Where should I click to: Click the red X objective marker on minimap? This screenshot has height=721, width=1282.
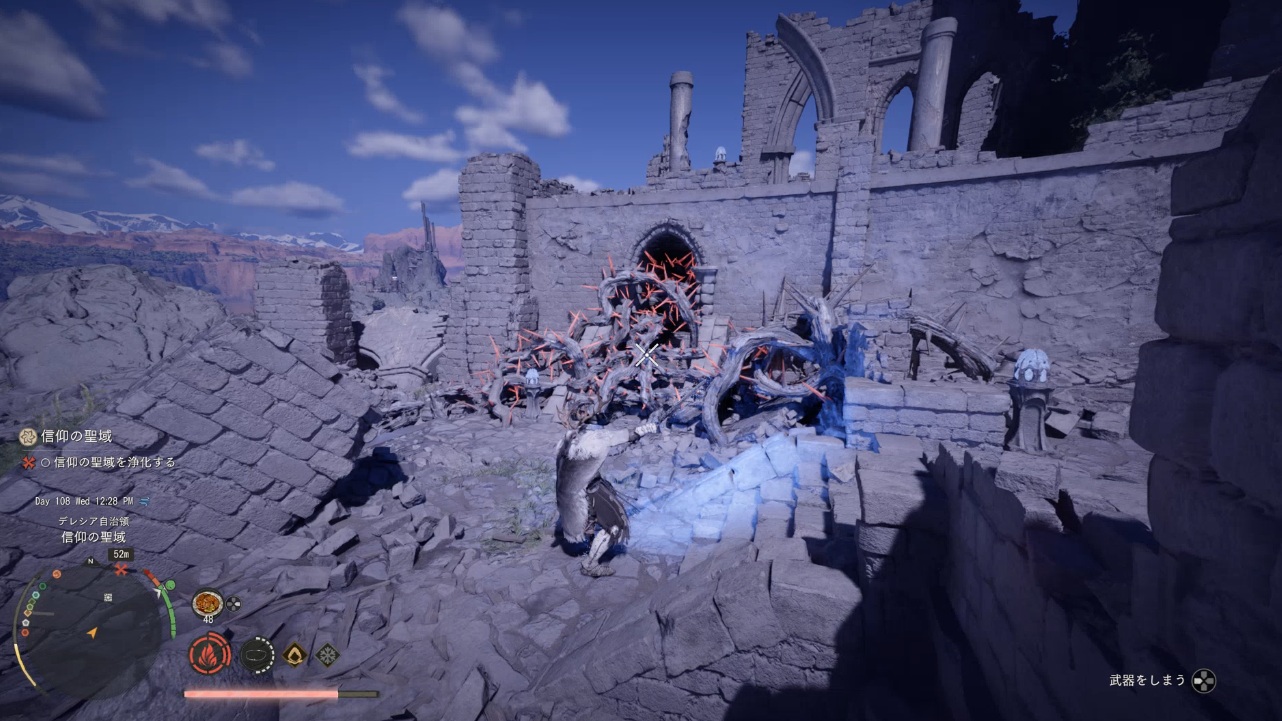coord(121,569)
